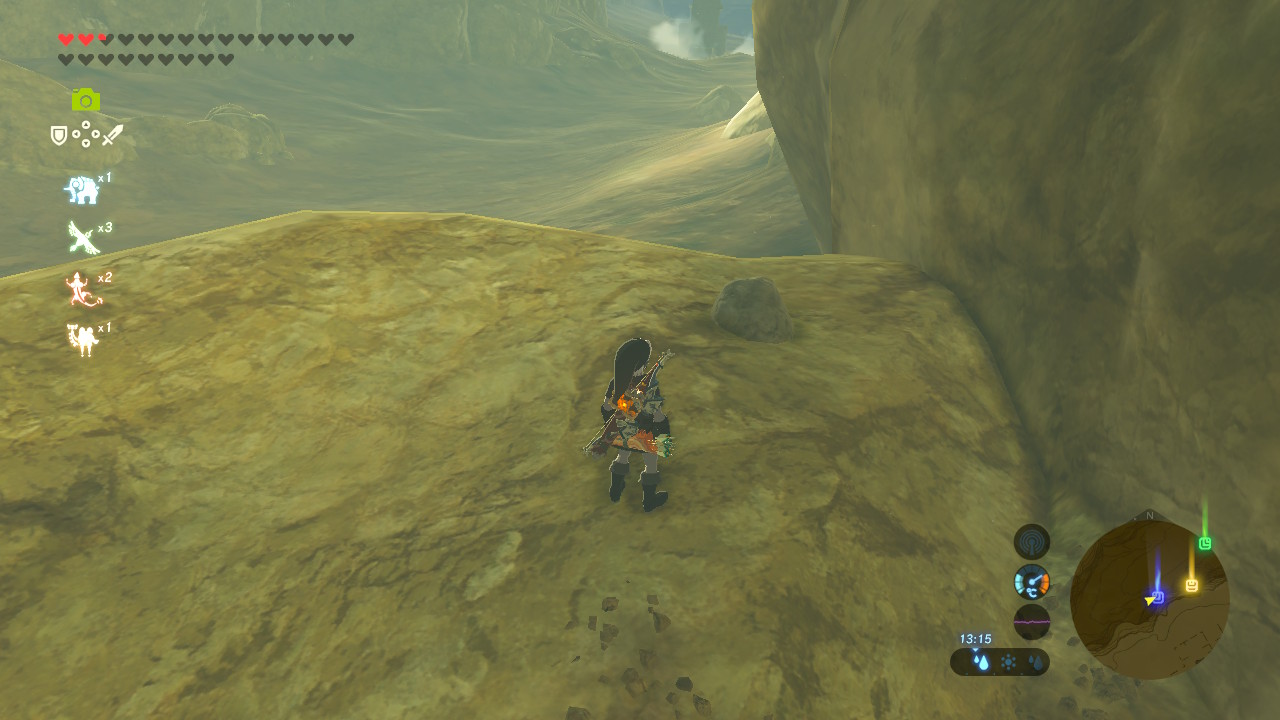
Task: Open the shield and sword quick-select icon
Action: (86, 135)
